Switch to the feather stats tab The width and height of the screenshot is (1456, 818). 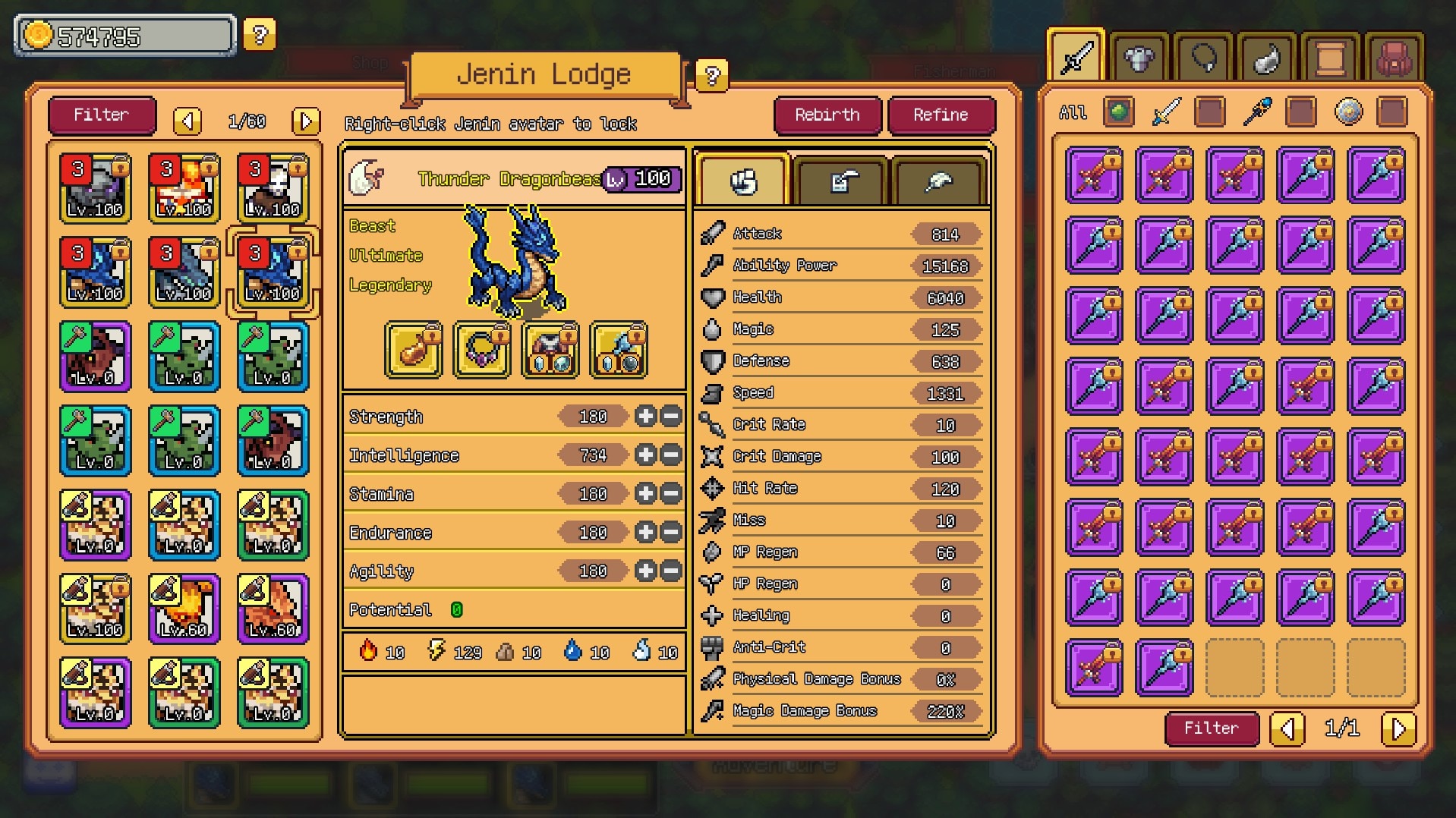[939, 181]
